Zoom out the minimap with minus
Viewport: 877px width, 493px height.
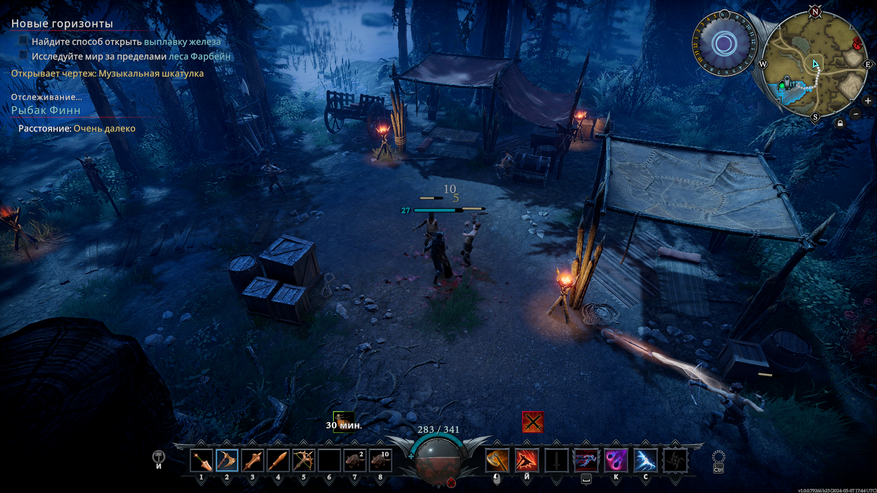click(x=855, y=114)
